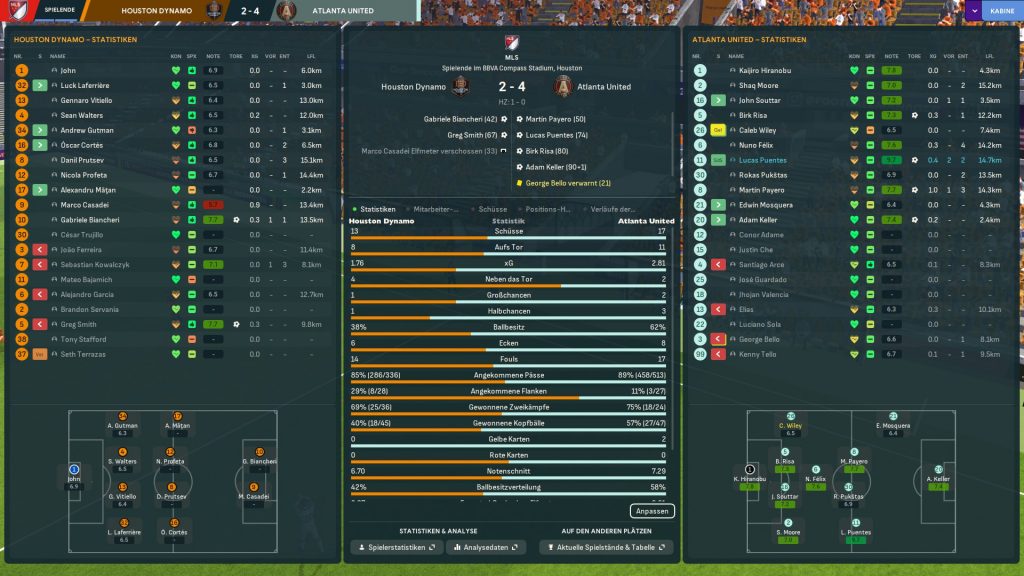Select Adam Keller row in Atlanta list
Viewport: 1024px width, 576px height.
point(757,220)
